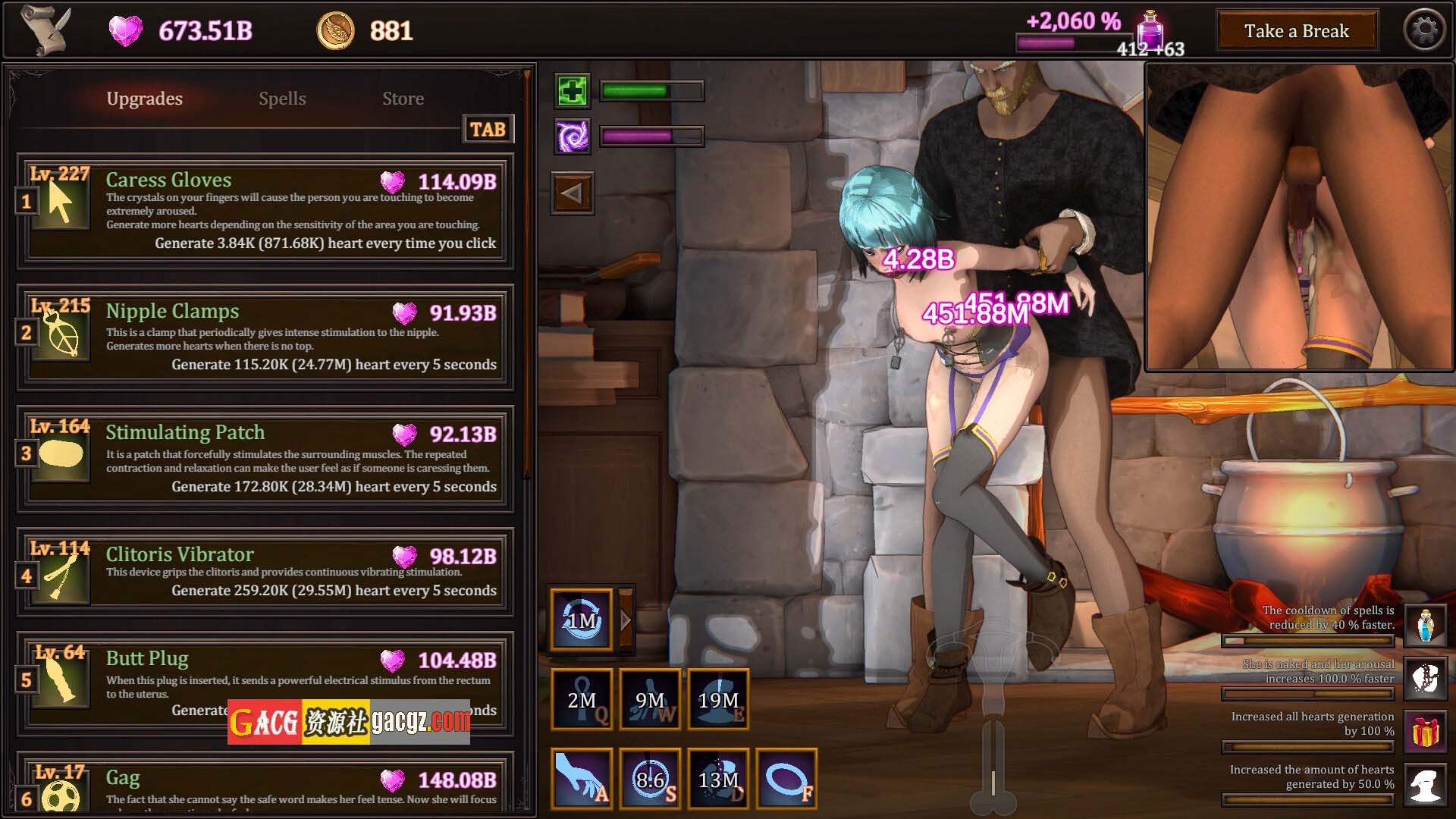The image size is (1456, 819).
Task: Select the 1M buy amount icon
Action: pos(582,620)
